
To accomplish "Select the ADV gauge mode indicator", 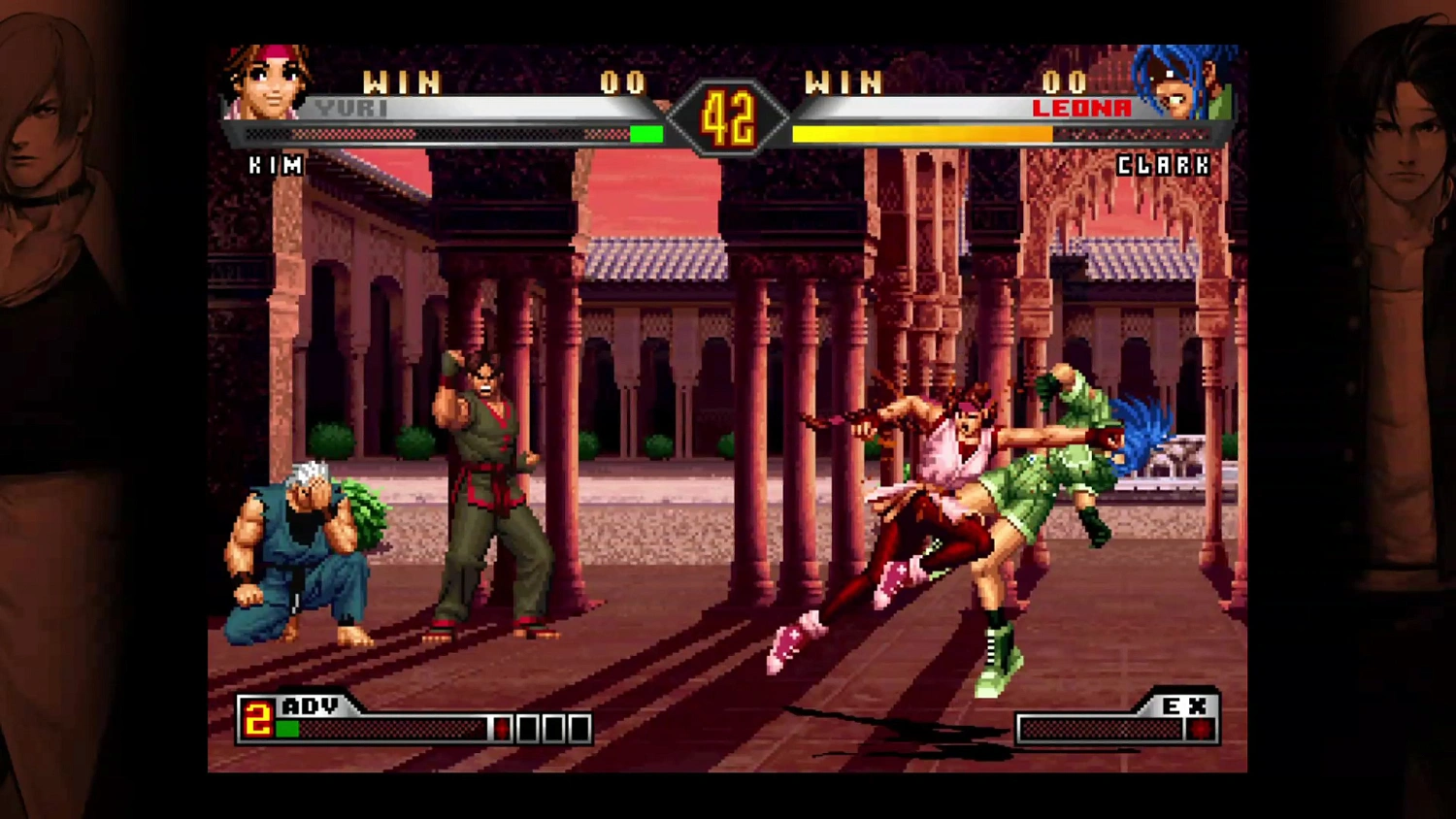I will click(x=309, y=706).
